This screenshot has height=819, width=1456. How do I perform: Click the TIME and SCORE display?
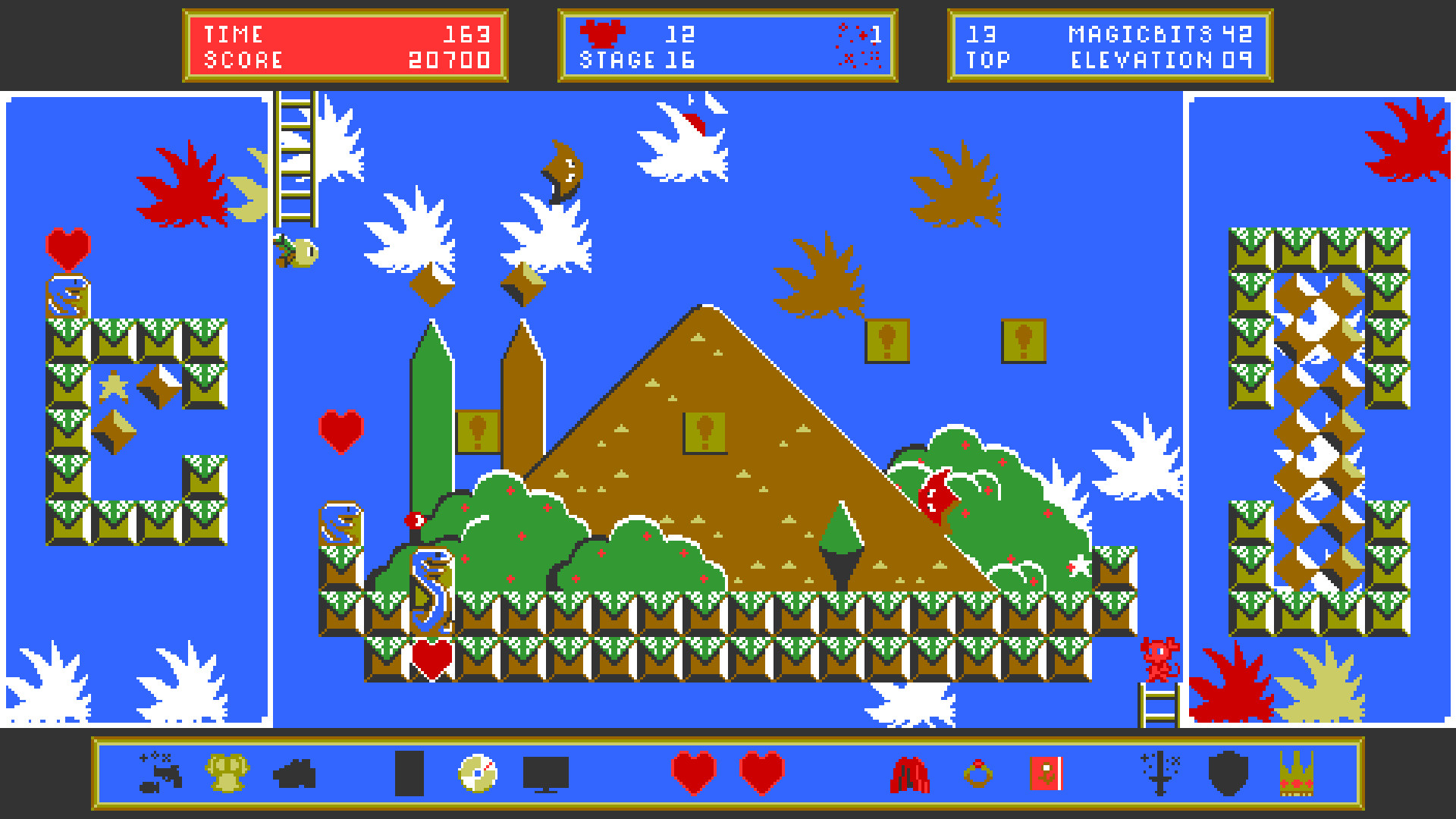(x=345, y=45)
